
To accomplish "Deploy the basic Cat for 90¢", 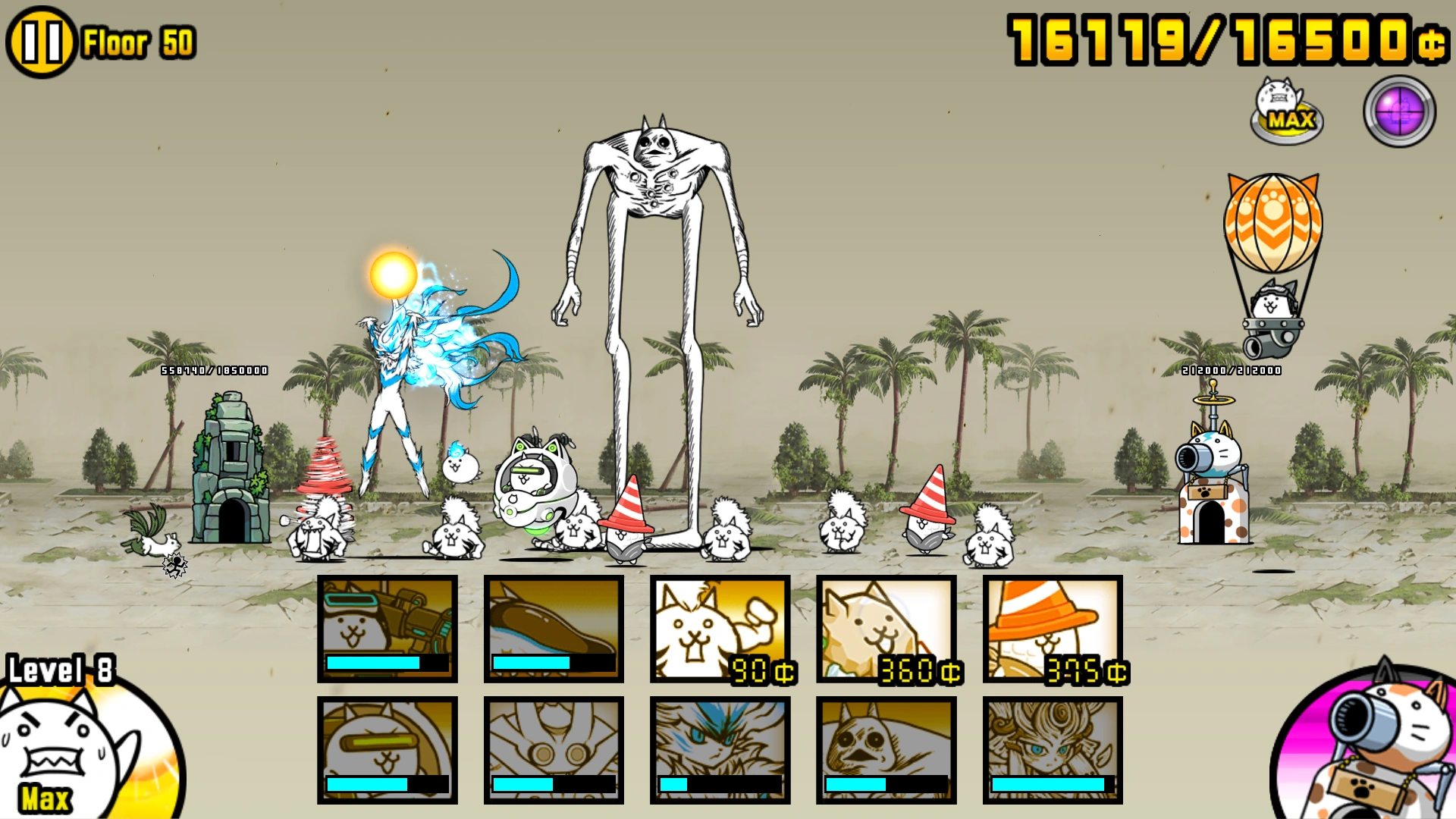I will click(719, 629).
